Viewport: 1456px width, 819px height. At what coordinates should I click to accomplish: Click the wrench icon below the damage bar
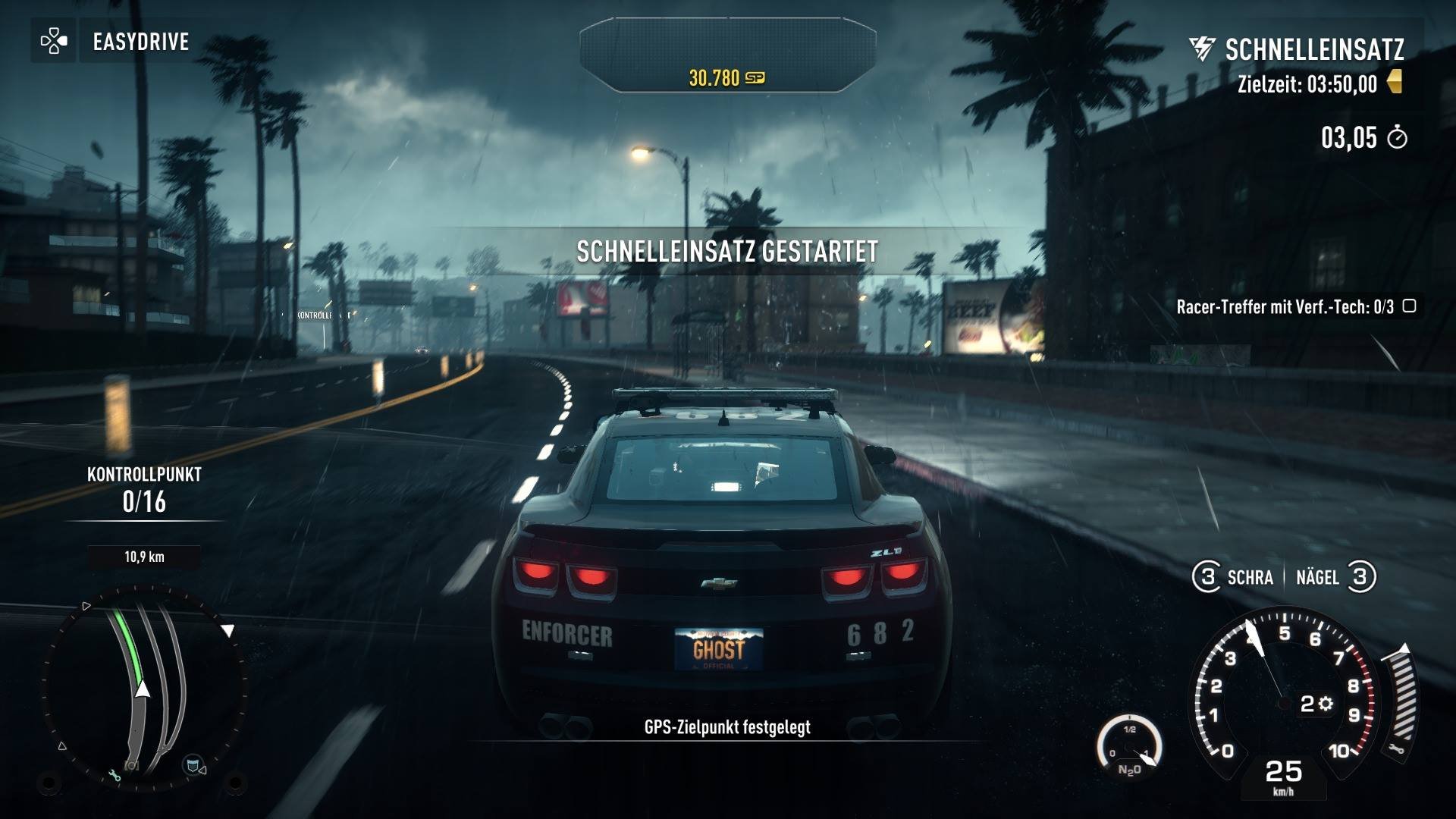(1397, 748)
